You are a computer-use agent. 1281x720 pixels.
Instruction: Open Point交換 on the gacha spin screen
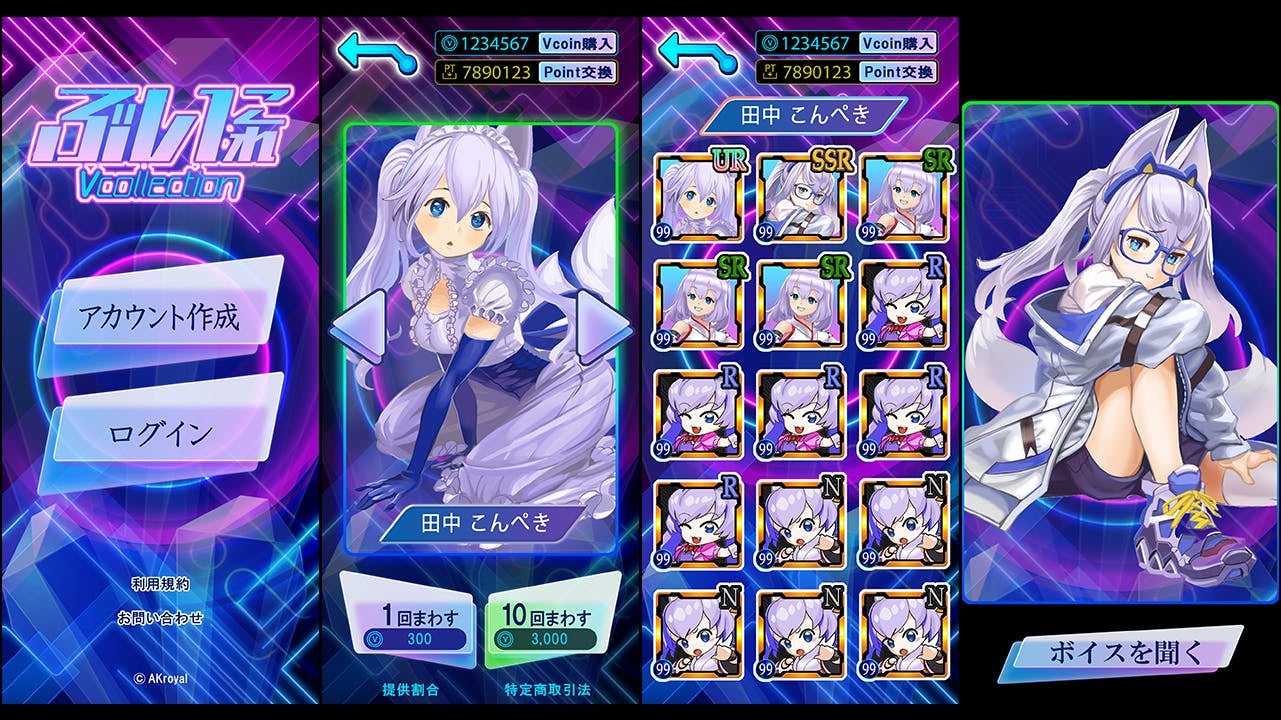577,72
